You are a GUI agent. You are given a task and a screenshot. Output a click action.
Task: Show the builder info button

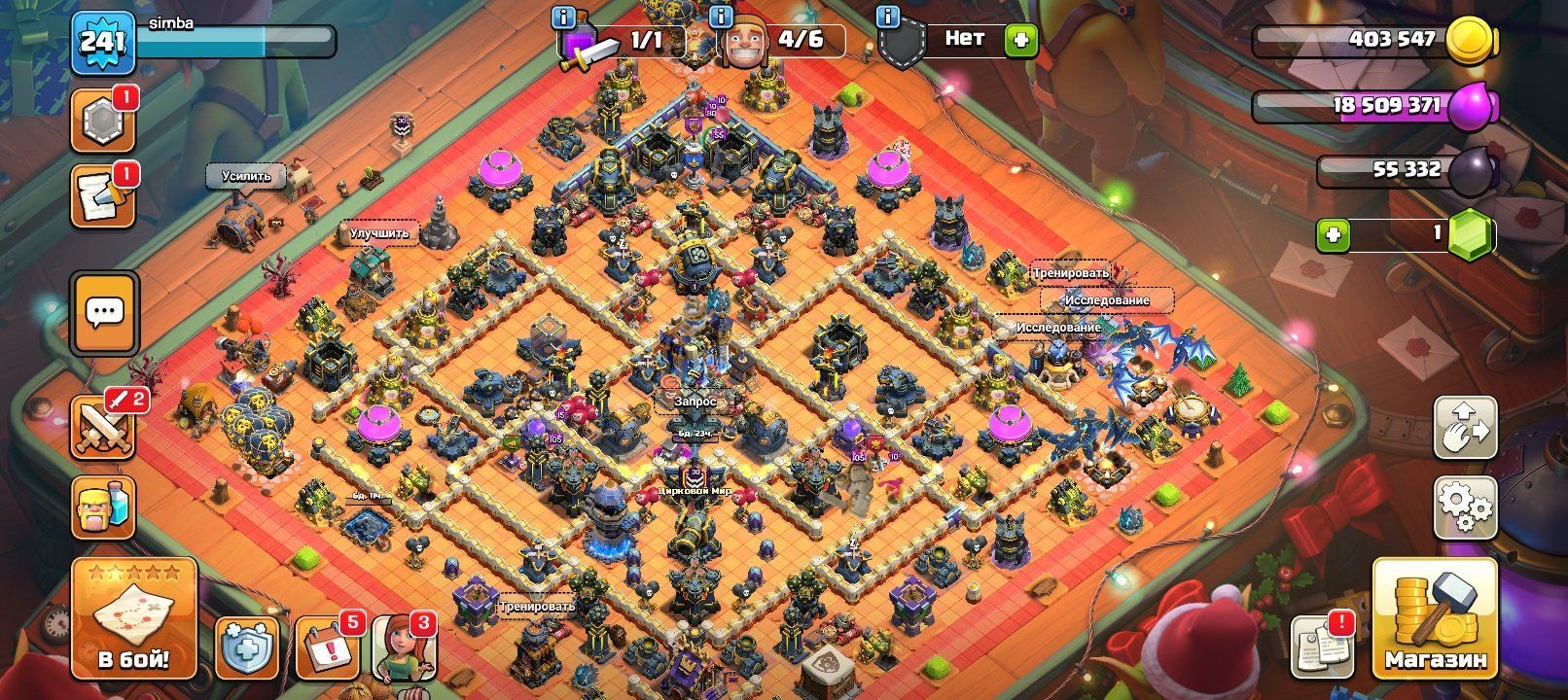pos(721,17)
